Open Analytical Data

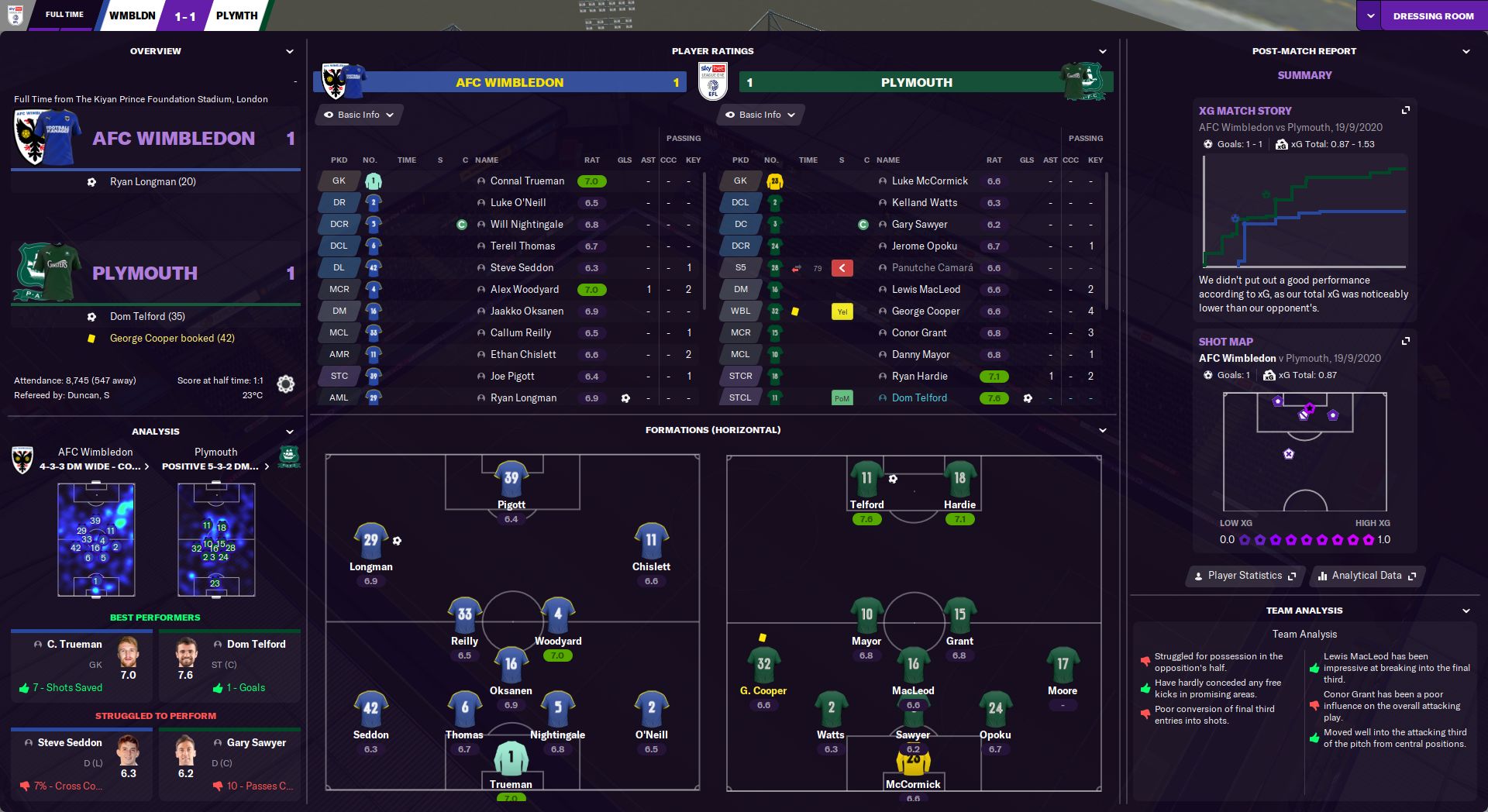point(1366,575)
